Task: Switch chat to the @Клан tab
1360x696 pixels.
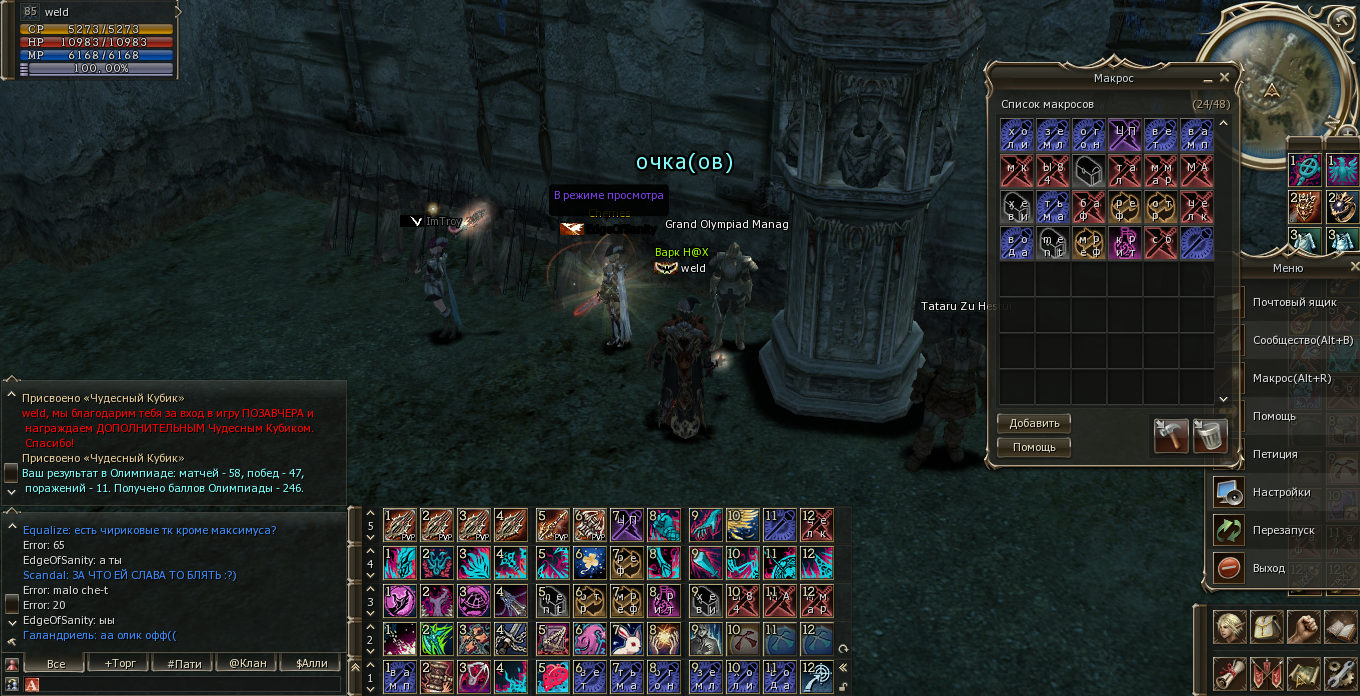Action: 246,663
